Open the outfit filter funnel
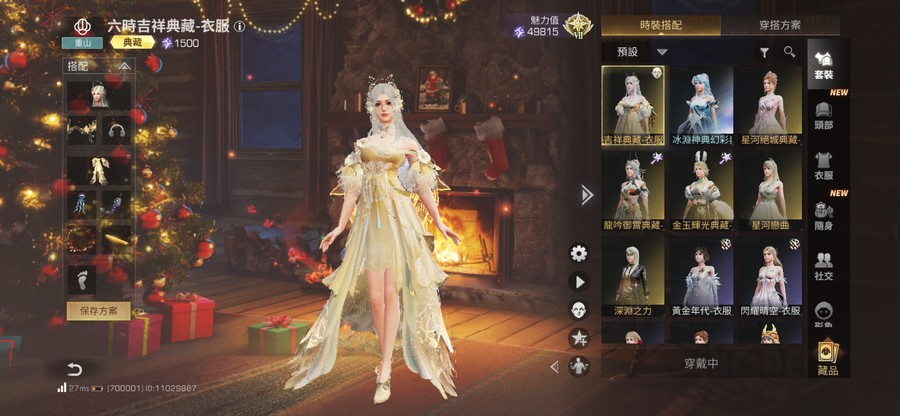The height and width of the screenshot is (416, 900). pos(765,52)
